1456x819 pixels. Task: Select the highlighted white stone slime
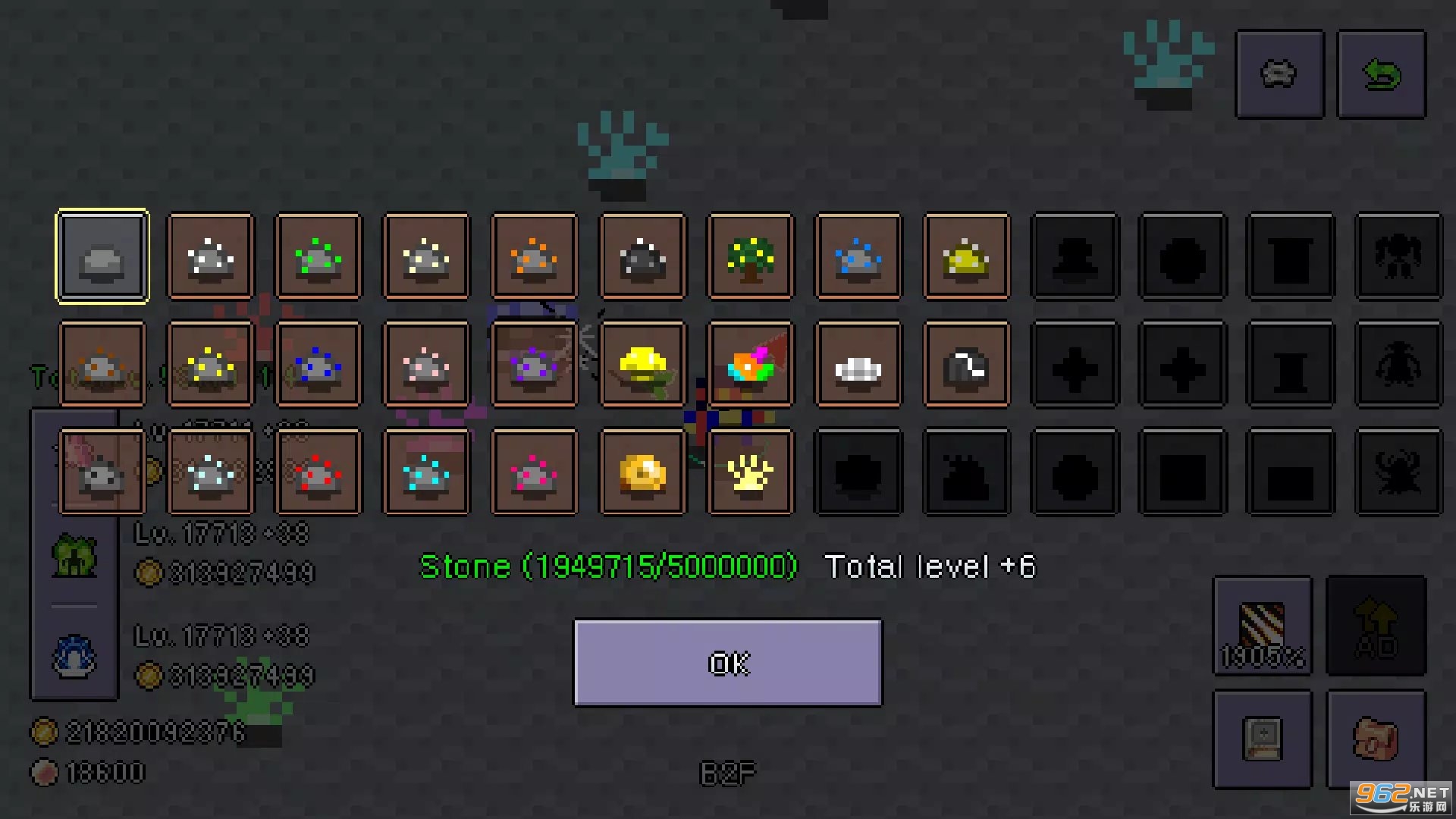coord(102,256)
